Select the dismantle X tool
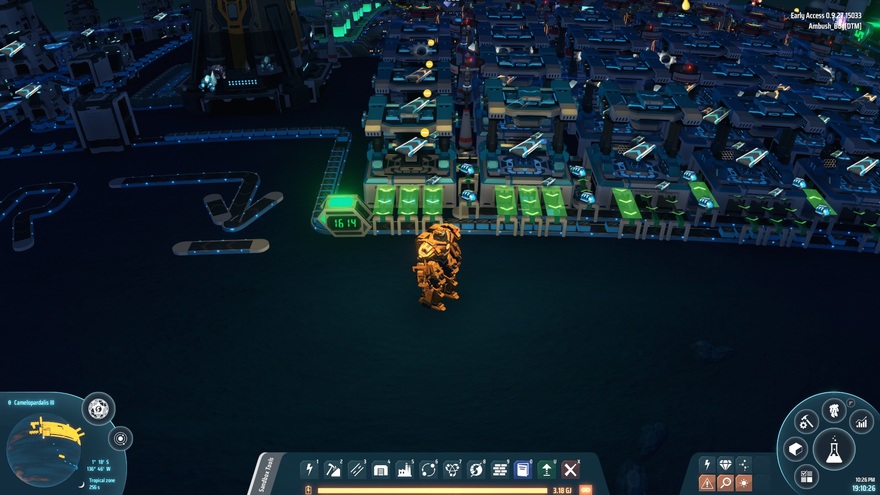Screen dimensions: 880x495 coord(571,469)
